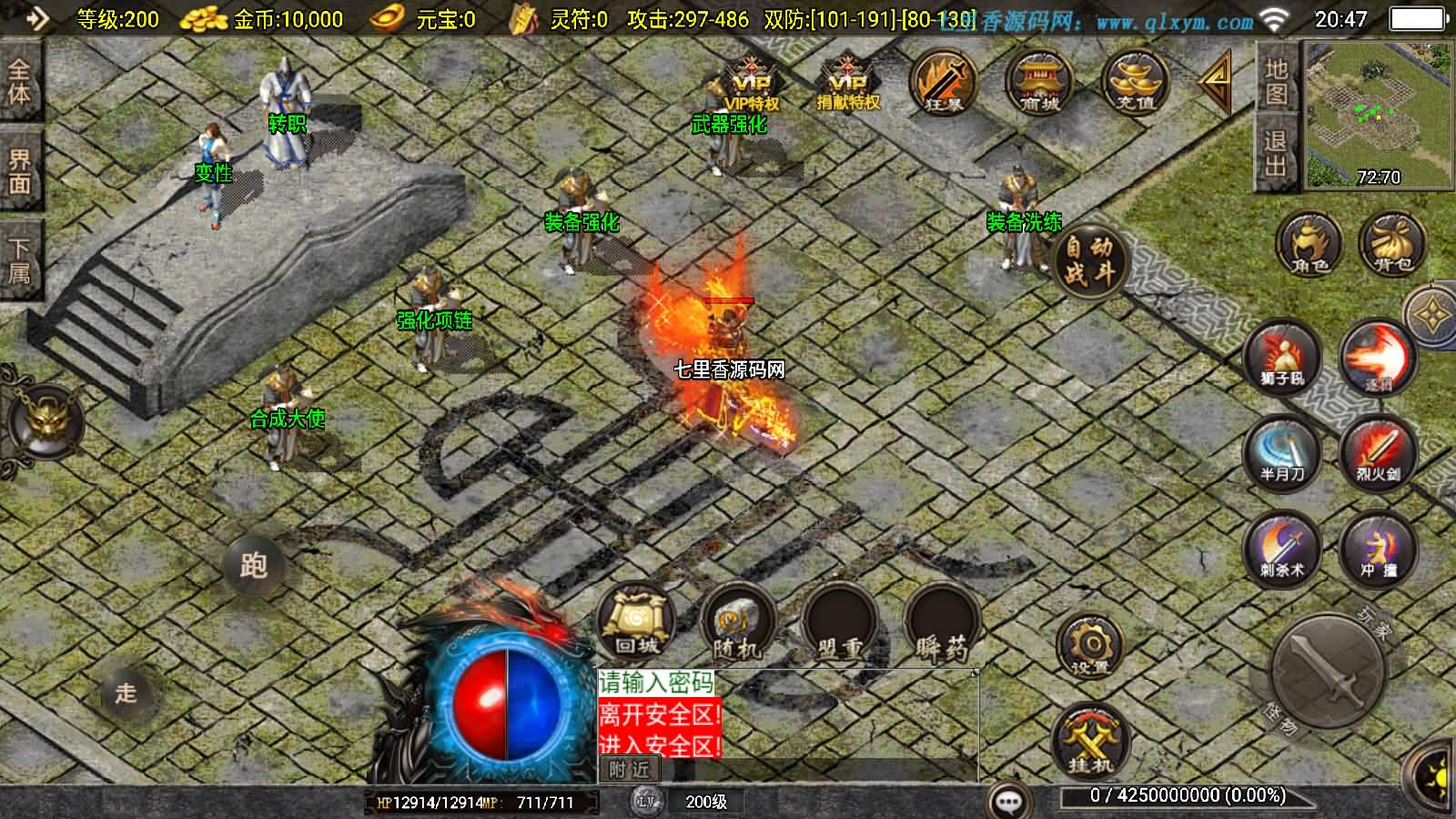This screenshot has width=1456, height=819.
Task: Open the 设置 settings gear
Action: tap(1089, 647)
